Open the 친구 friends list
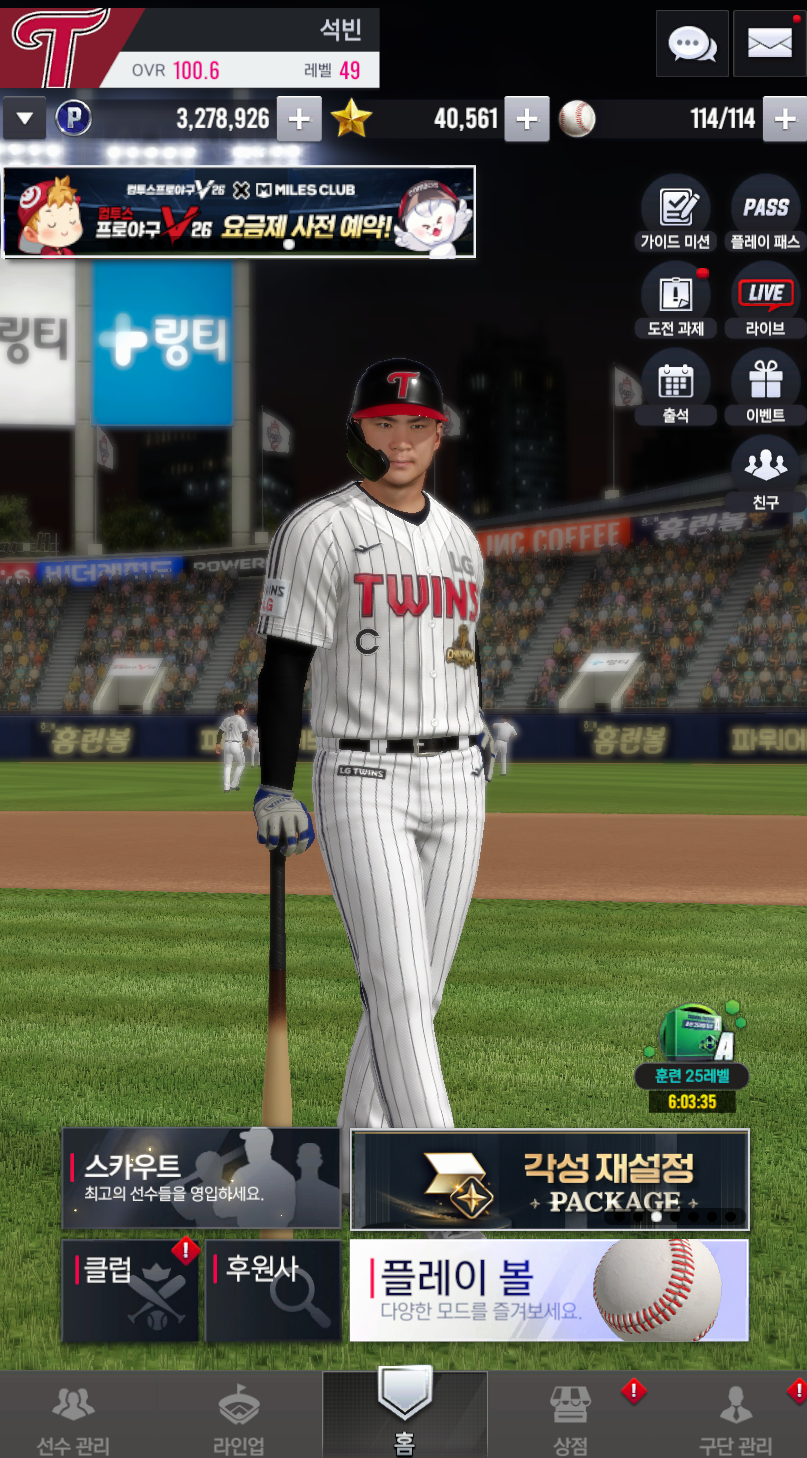807x1458 pixels. point(766,474)
